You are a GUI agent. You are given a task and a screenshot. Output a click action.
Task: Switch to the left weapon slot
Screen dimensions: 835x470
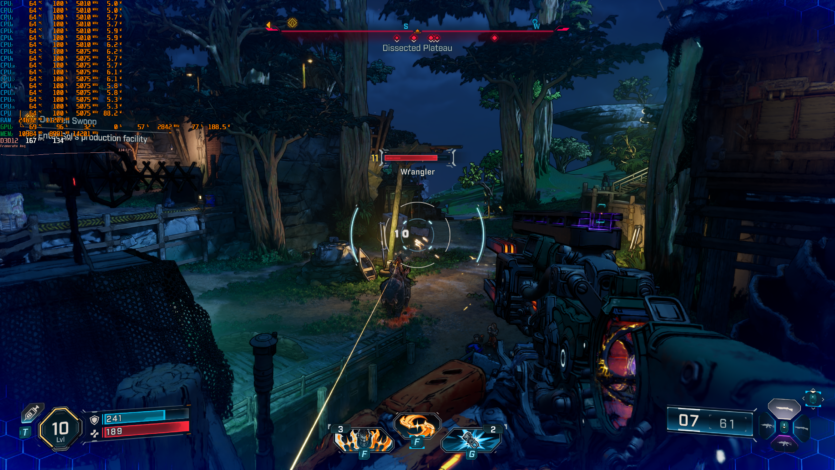click(x=768, y=425)
